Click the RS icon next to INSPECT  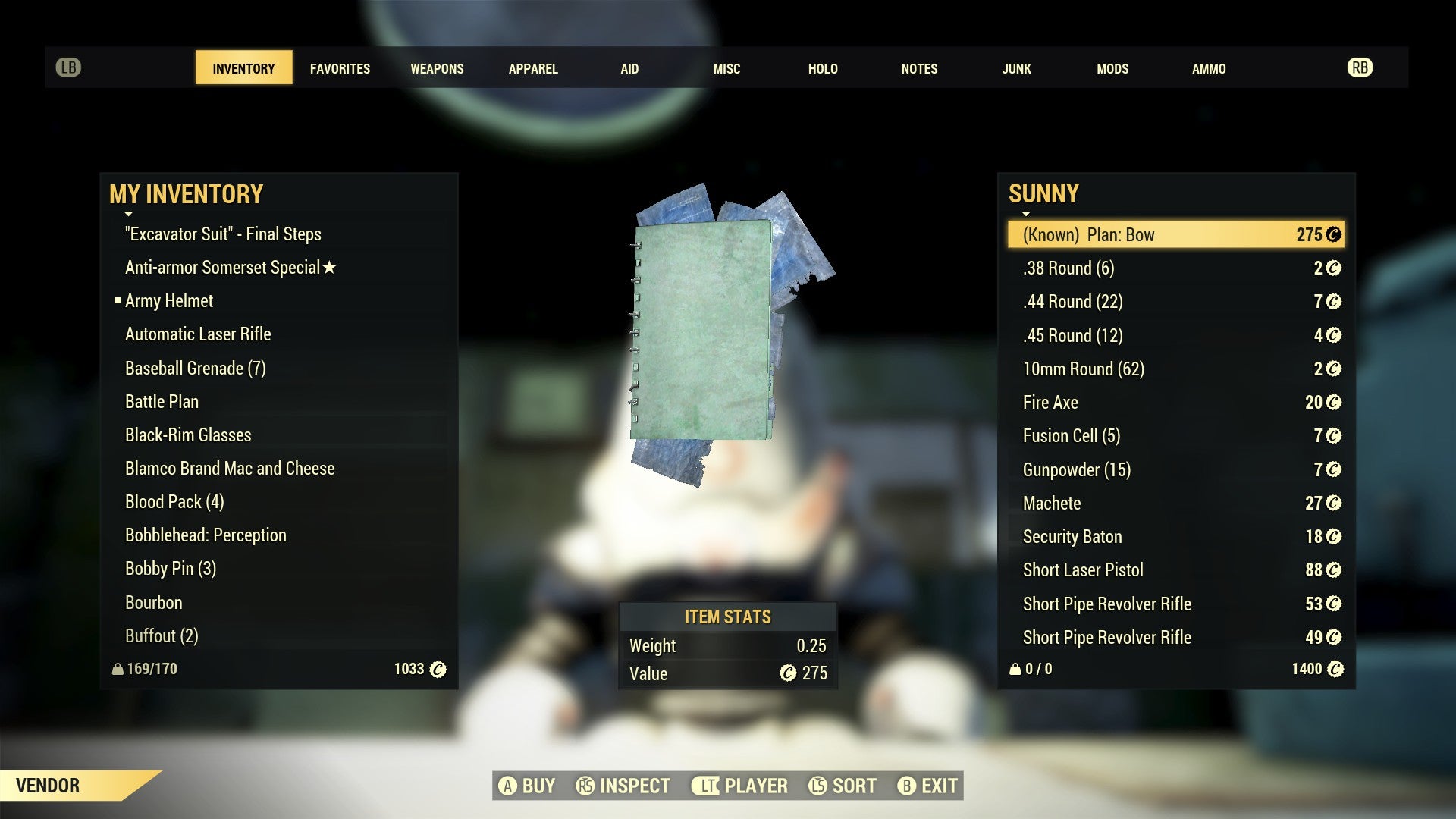(585, 786)
